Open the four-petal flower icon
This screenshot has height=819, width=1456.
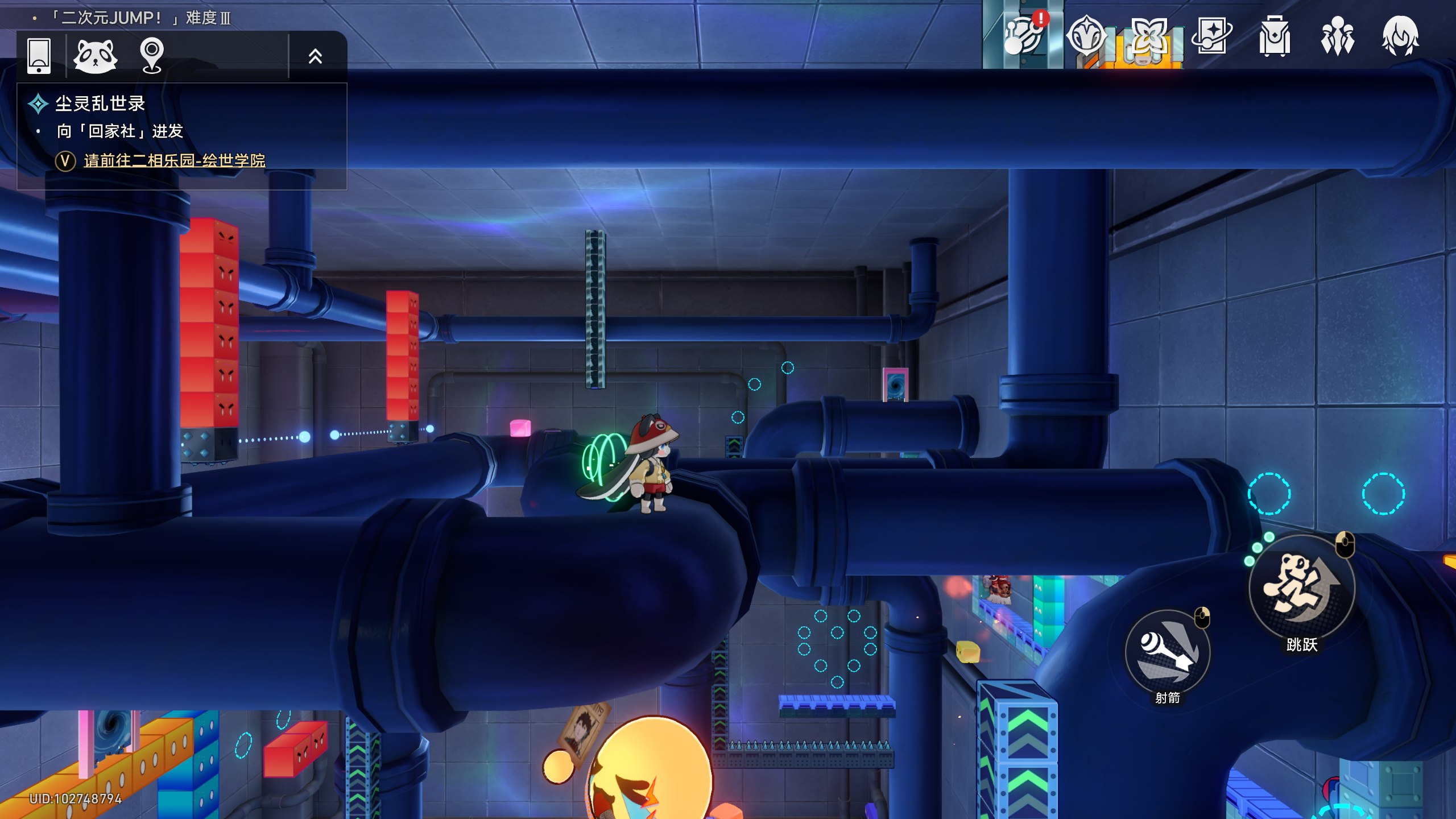tap(1148, 35)
